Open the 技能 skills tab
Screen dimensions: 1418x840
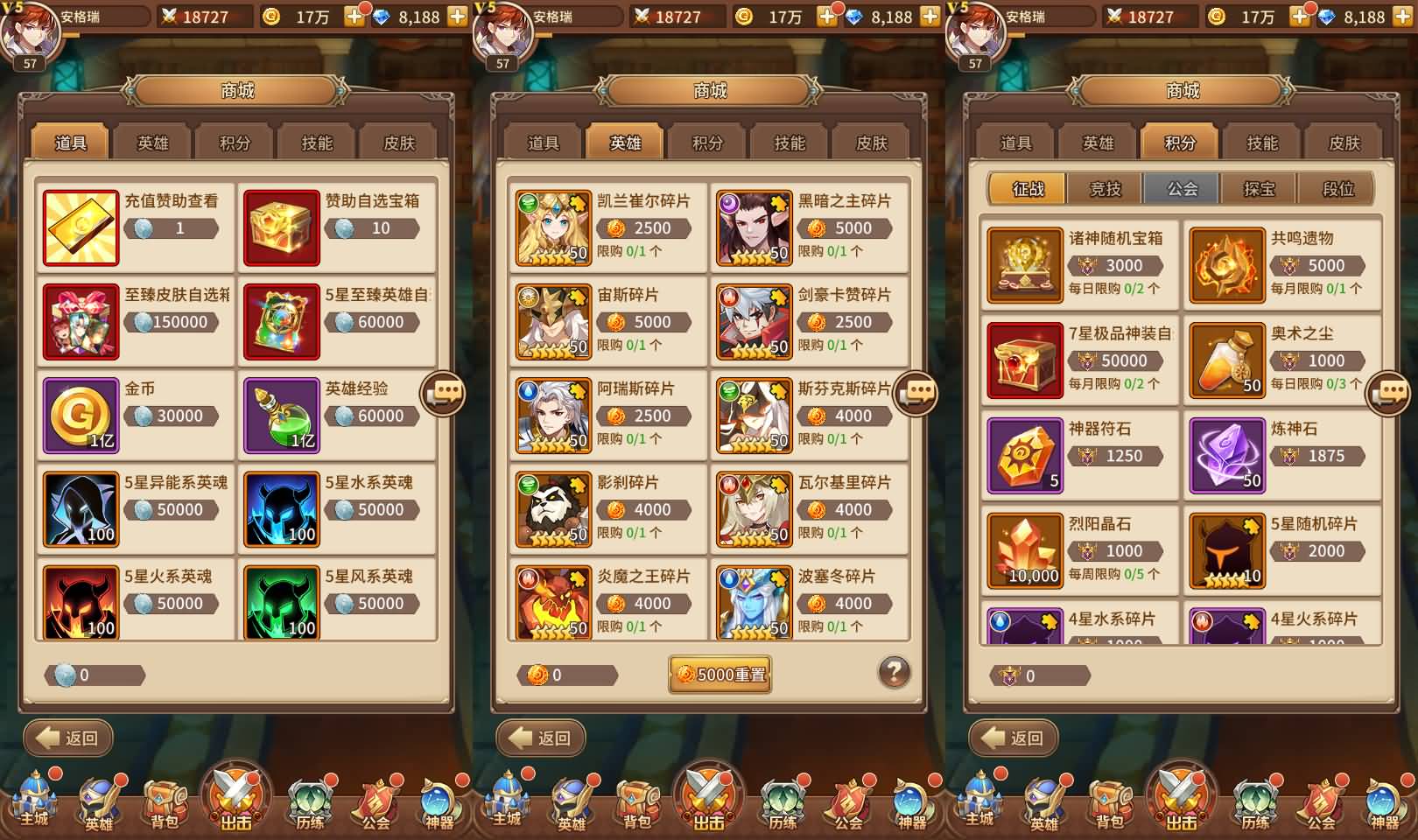pyautogui.click(x=315, y=141)
